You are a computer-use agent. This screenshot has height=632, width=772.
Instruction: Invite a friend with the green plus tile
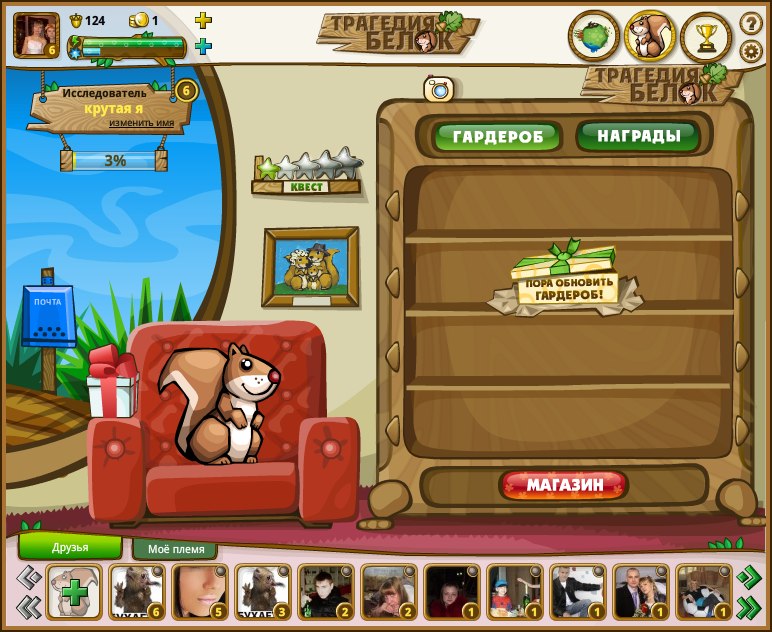(x=74, y=592)
